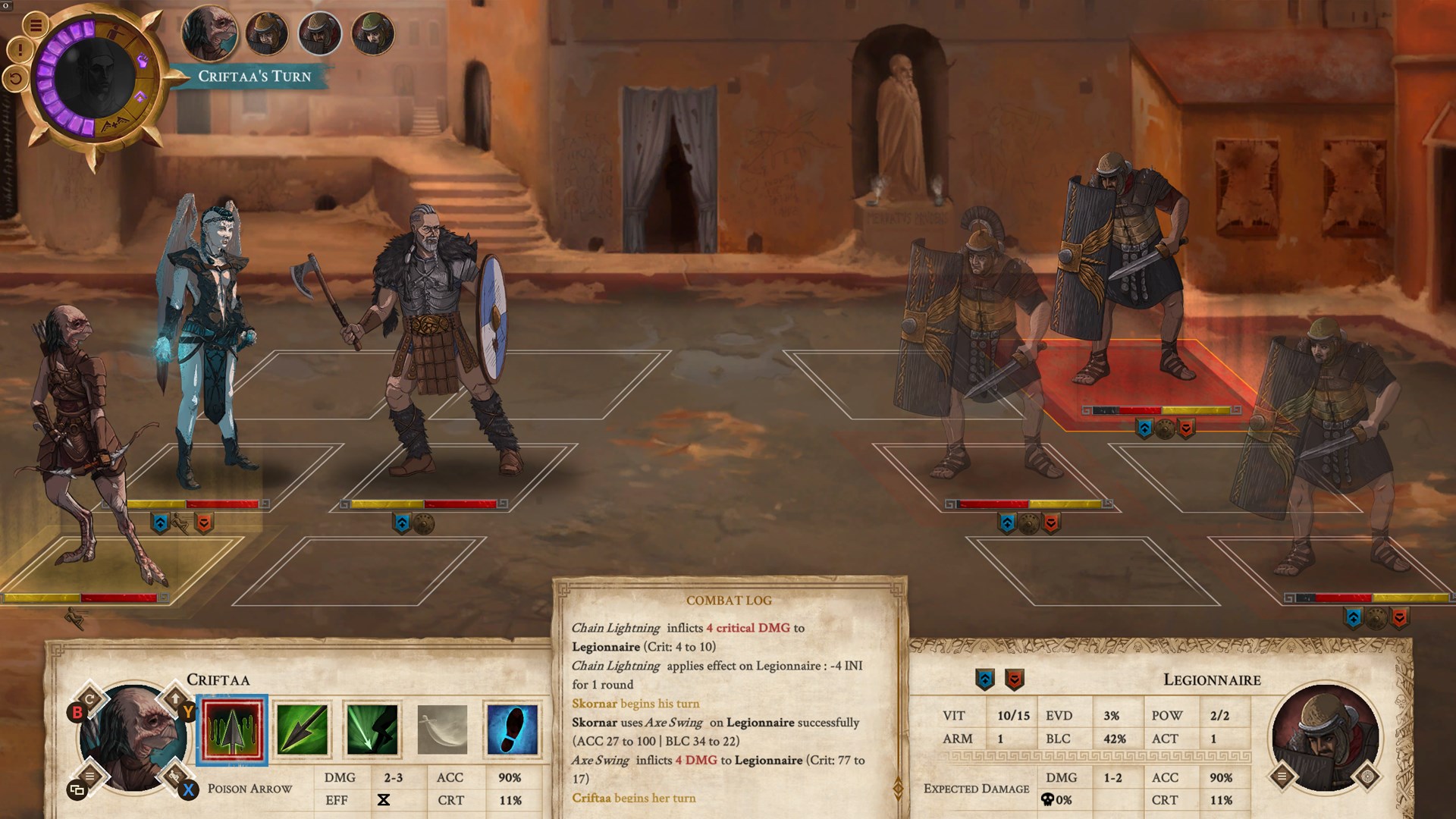Select the greyed-out feather ability
The image size is (1456, 819).
[x=442, y=730]
